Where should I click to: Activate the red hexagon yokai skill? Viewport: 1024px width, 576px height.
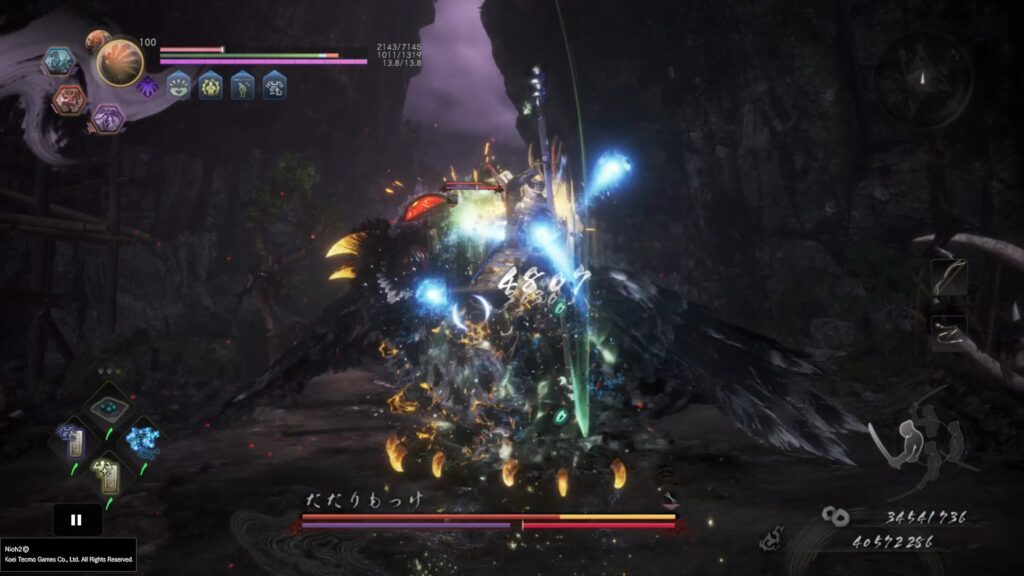[x=69, y=99]
